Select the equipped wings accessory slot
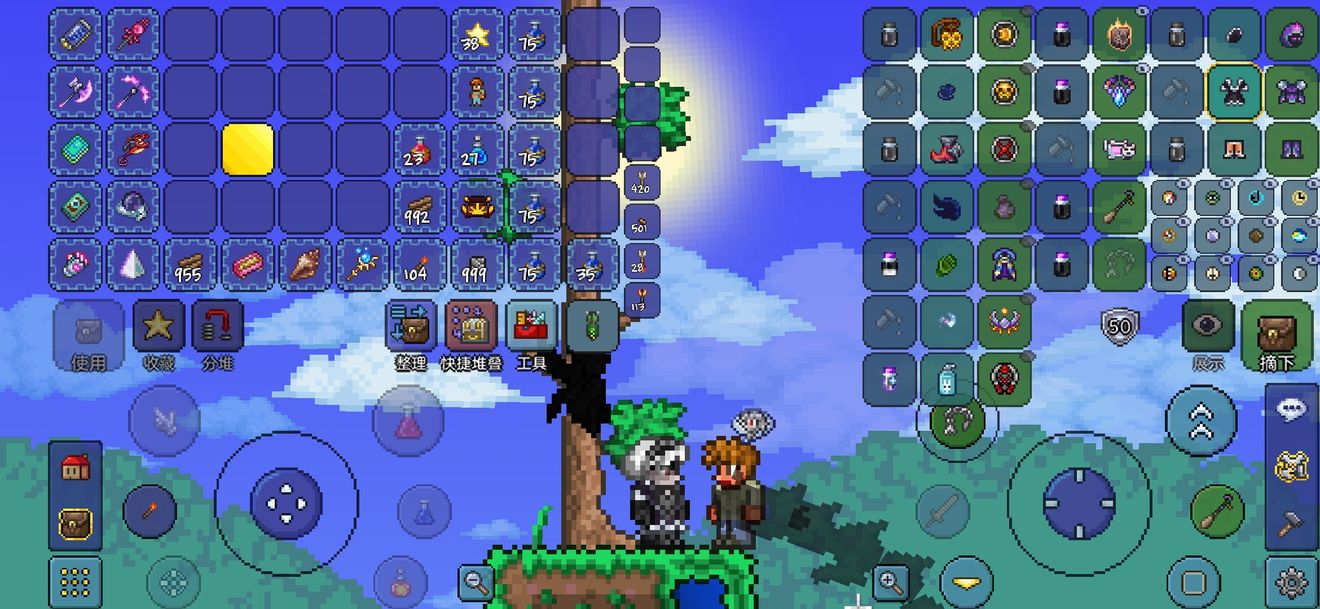This screenshot has height=609, width=1320. (947, 208)
